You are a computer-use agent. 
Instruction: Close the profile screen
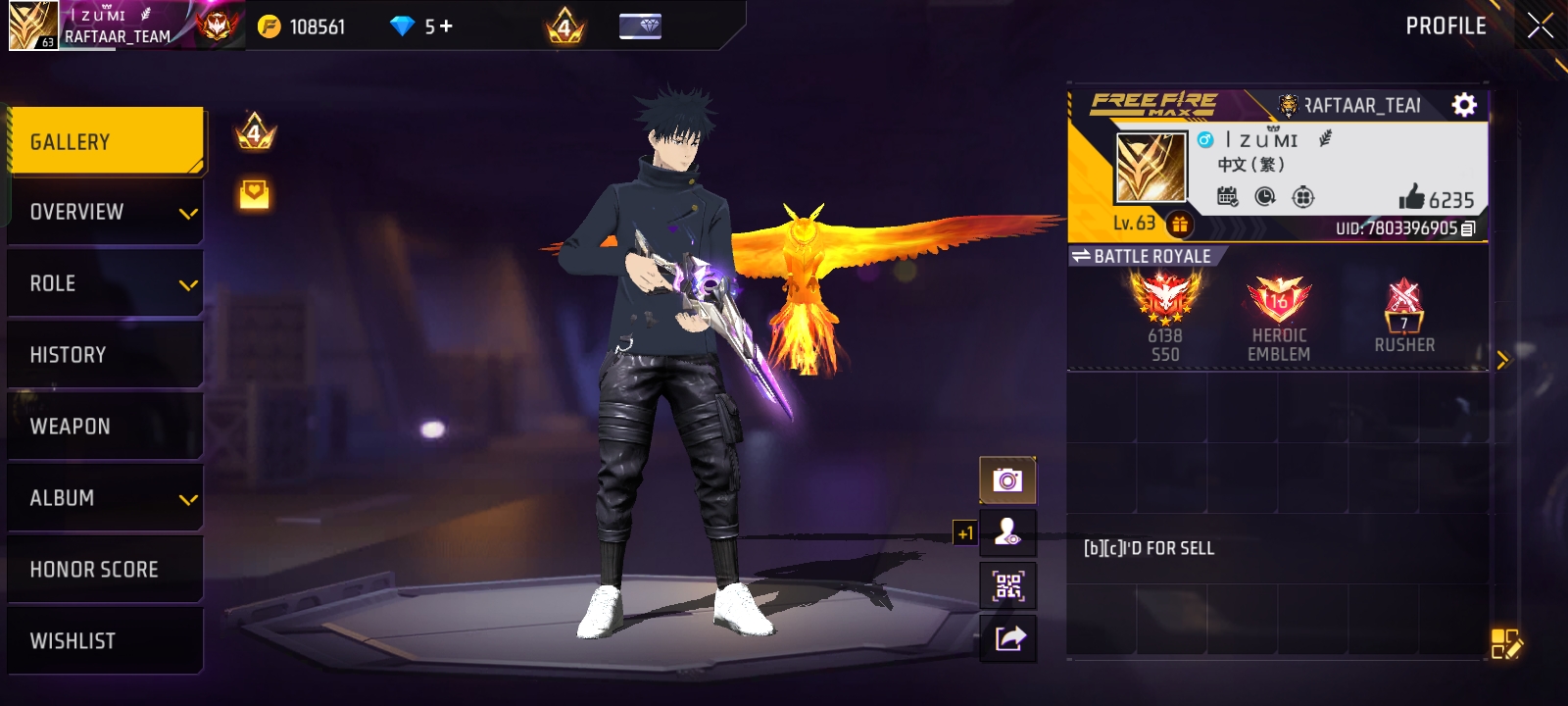tap(1540, 26)
